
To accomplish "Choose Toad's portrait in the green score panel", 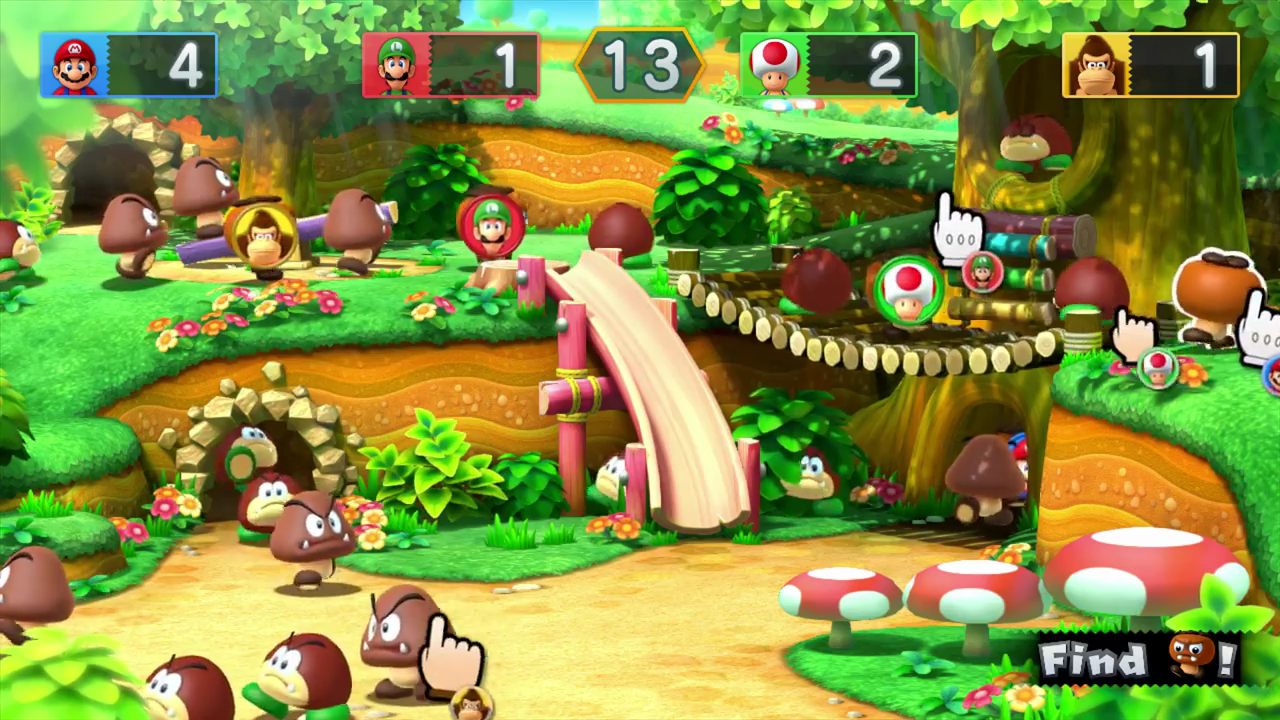I will [774, 65].
